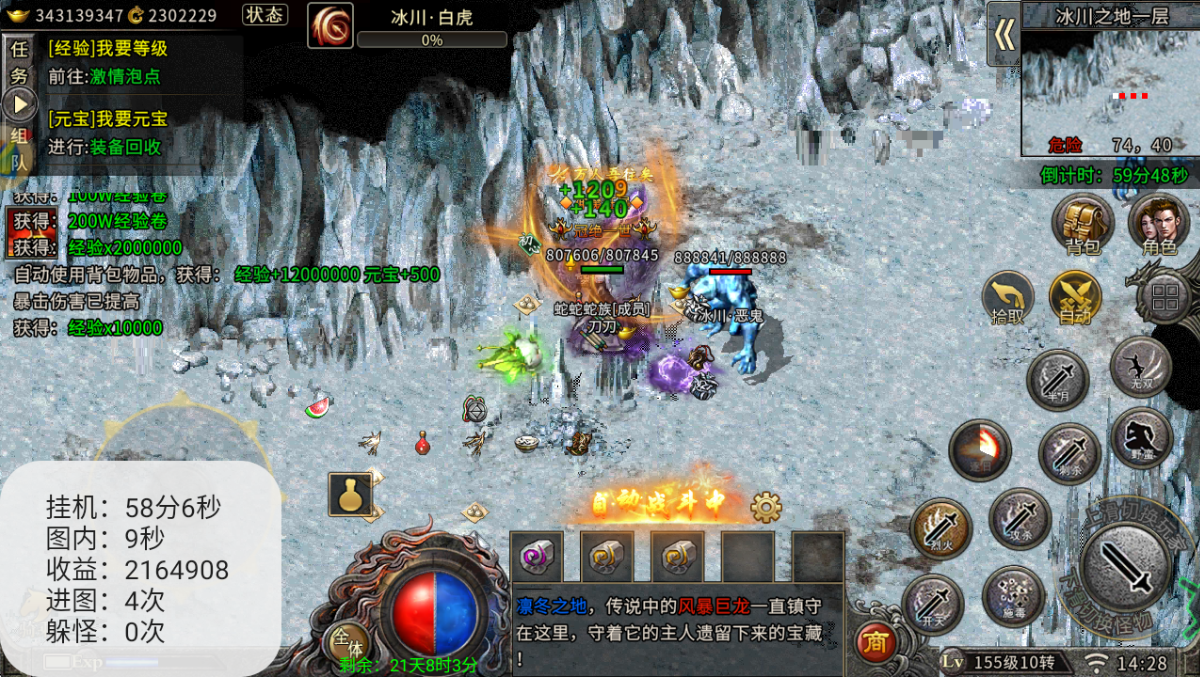Use the 攻杀 attack skill
Viewport: 1200px width, 677px height.
tap(1019, 518)
